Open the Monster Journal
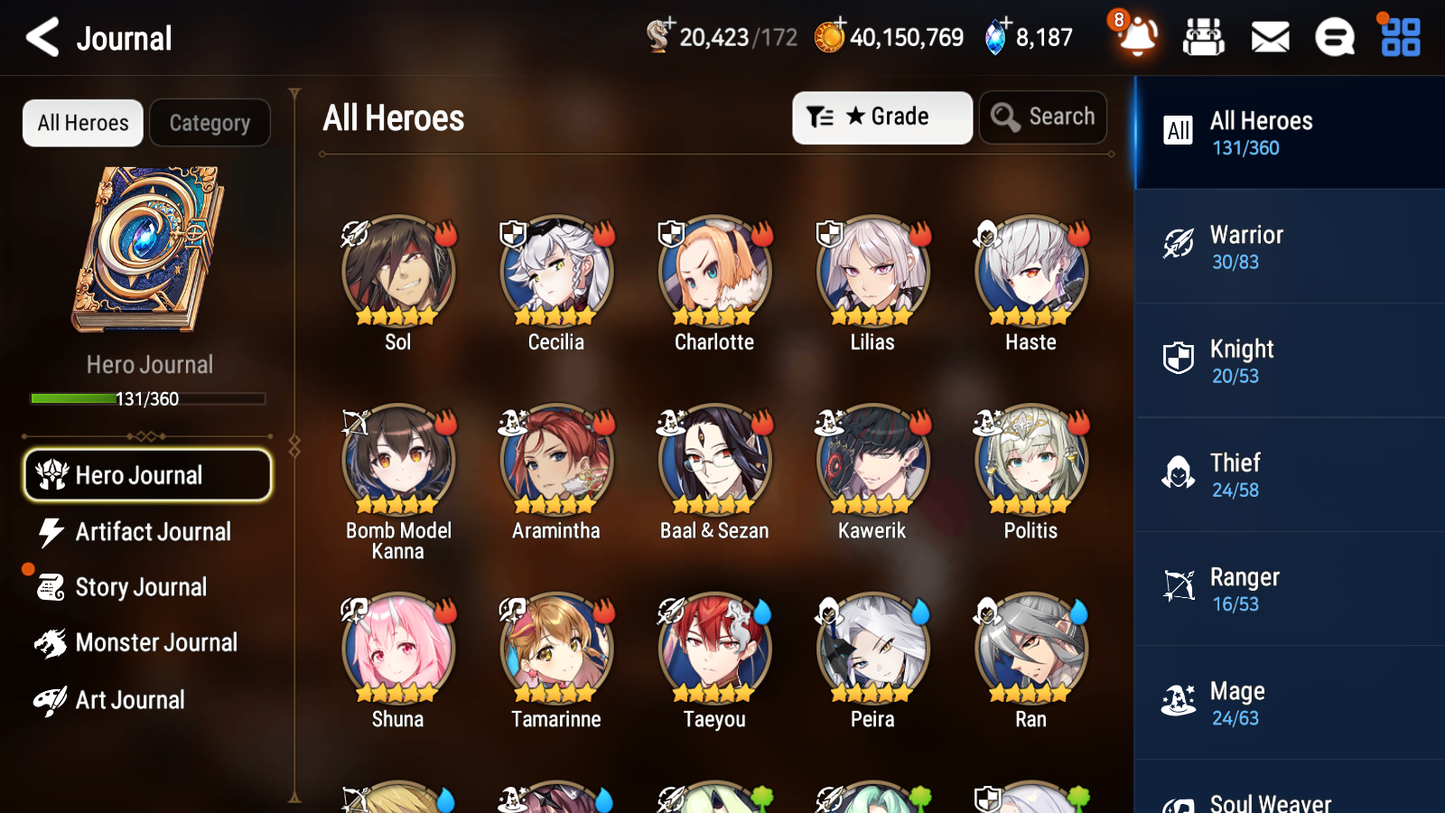Image resolution: width=1445 pixels, height=813 pixels. tap(157, 643)
